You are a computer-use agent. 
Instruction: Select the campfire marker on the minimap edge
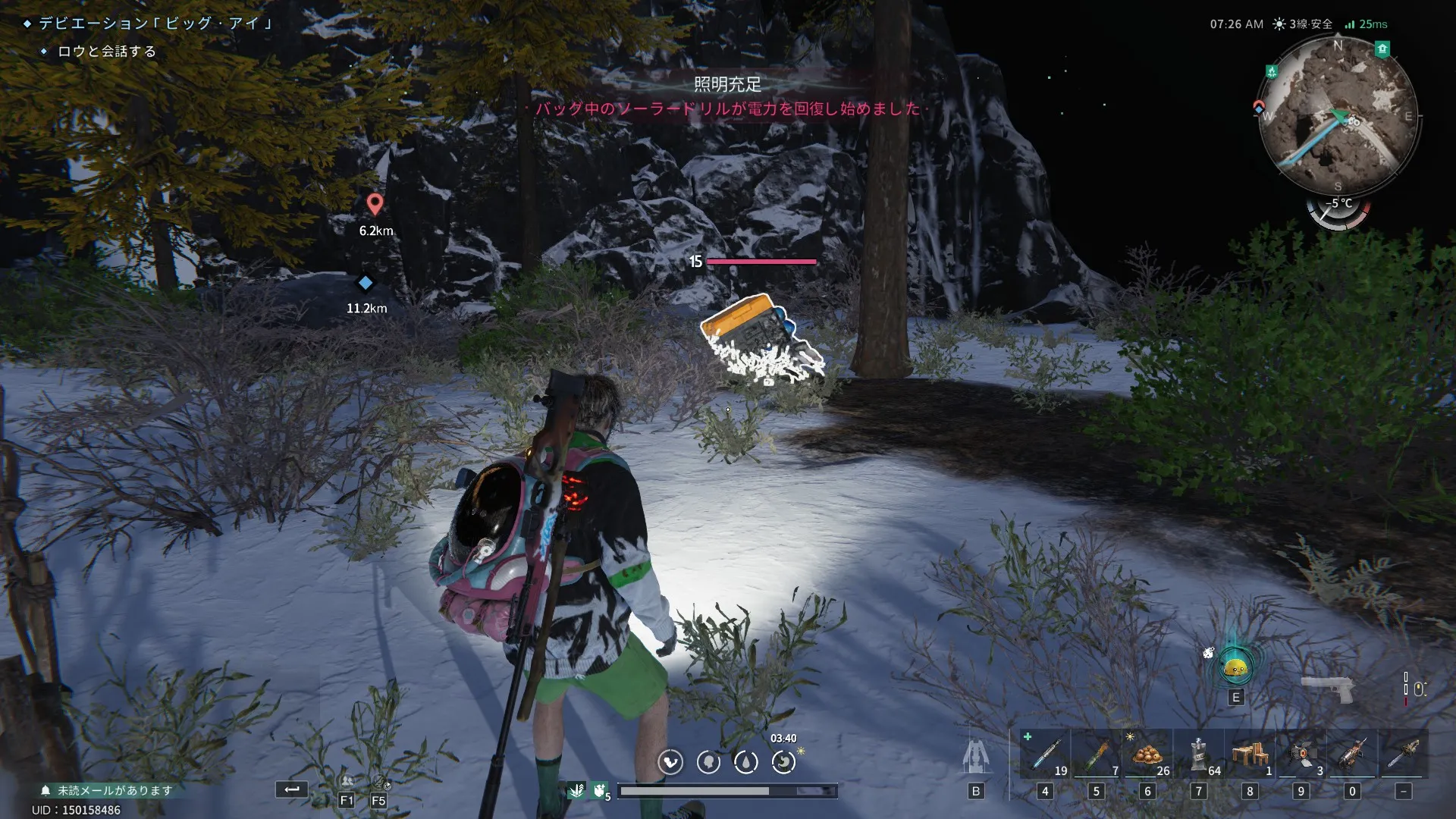pyautogui.click(x=1272, y=71)
